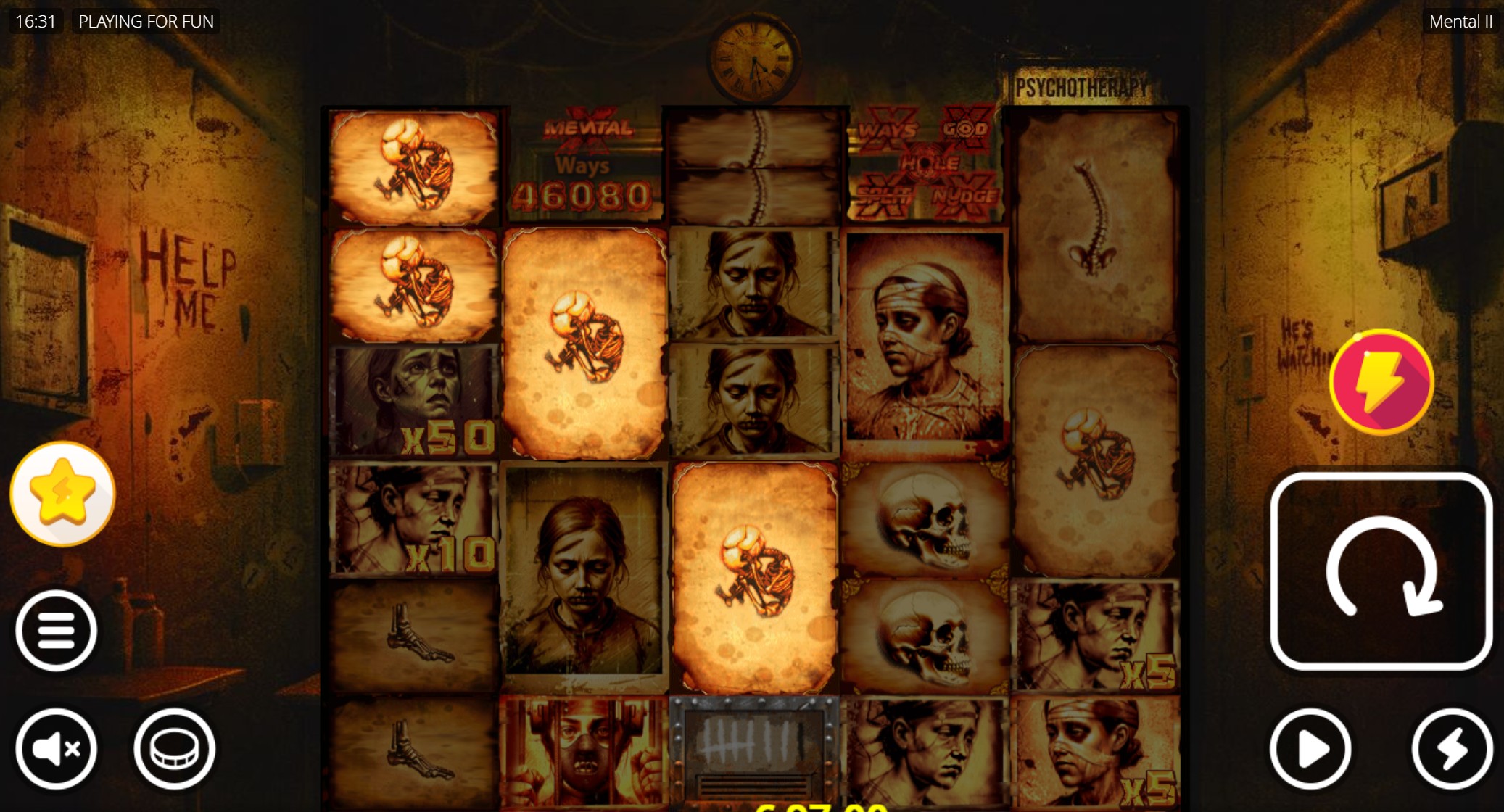The width and height of the screenshot is (1504, 812).
Task: Activate the bottom-right turbo spin icon
Action: click(x=1450, y=750)
